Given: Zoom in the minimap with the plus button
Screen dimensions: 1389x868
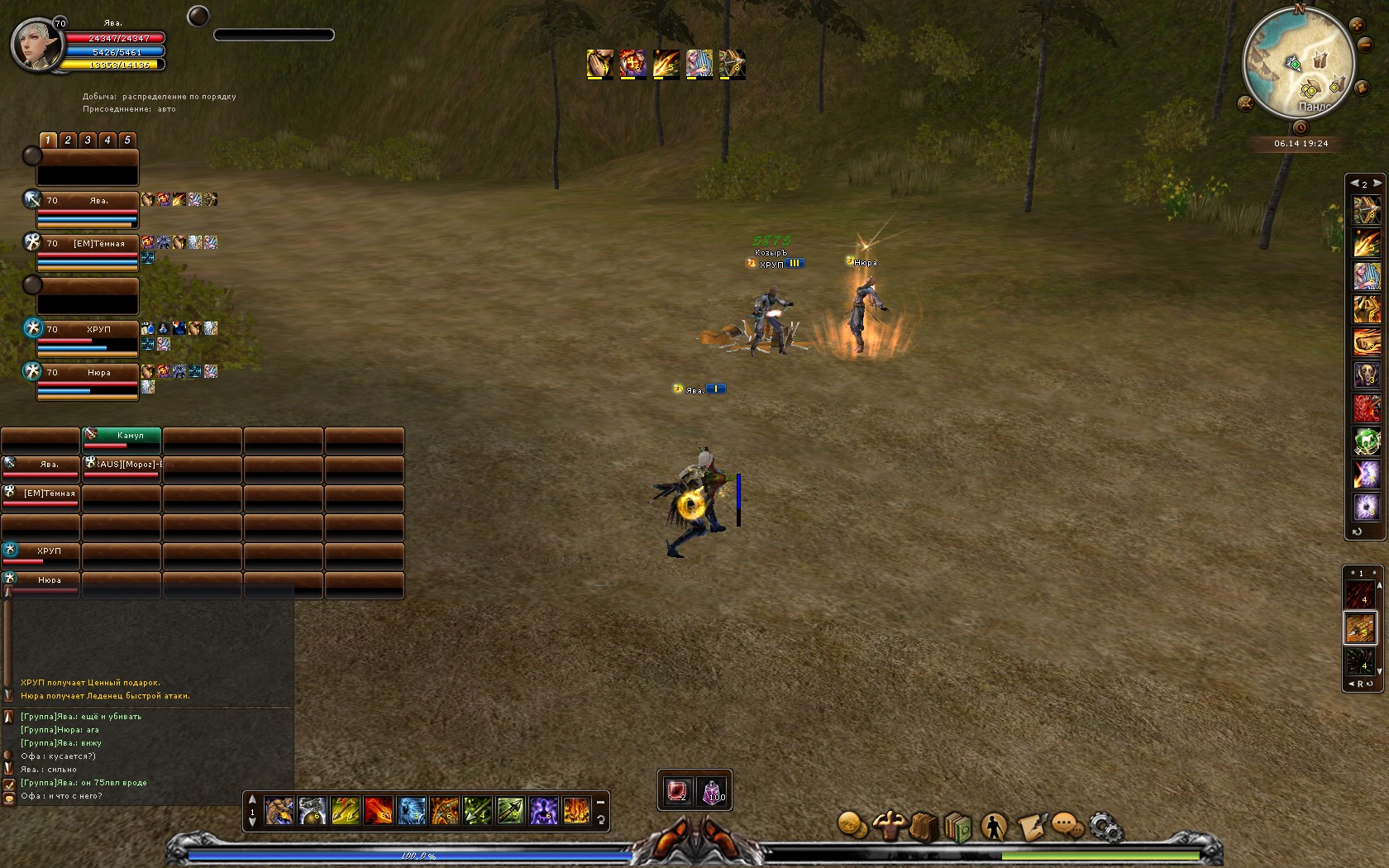Looking at the screenshot, I should click(1357, 25).
